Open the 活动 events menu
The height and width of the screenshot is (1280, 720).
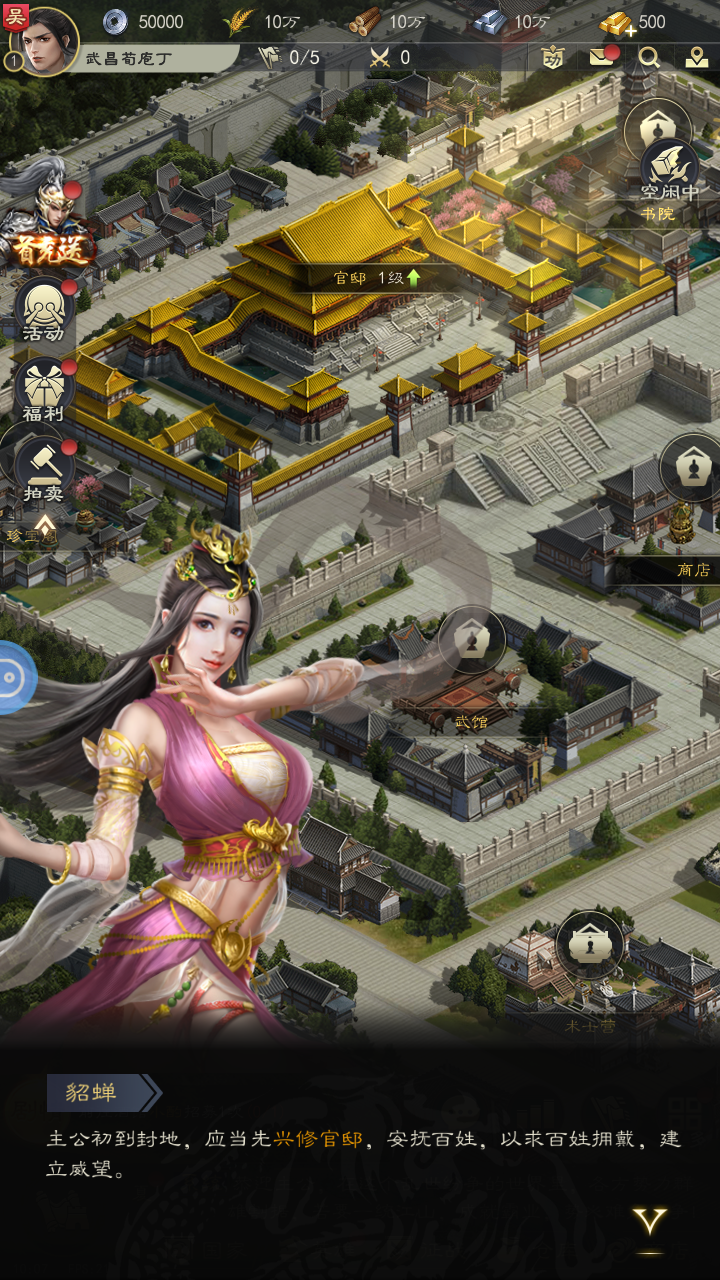(x=44, y=310)
